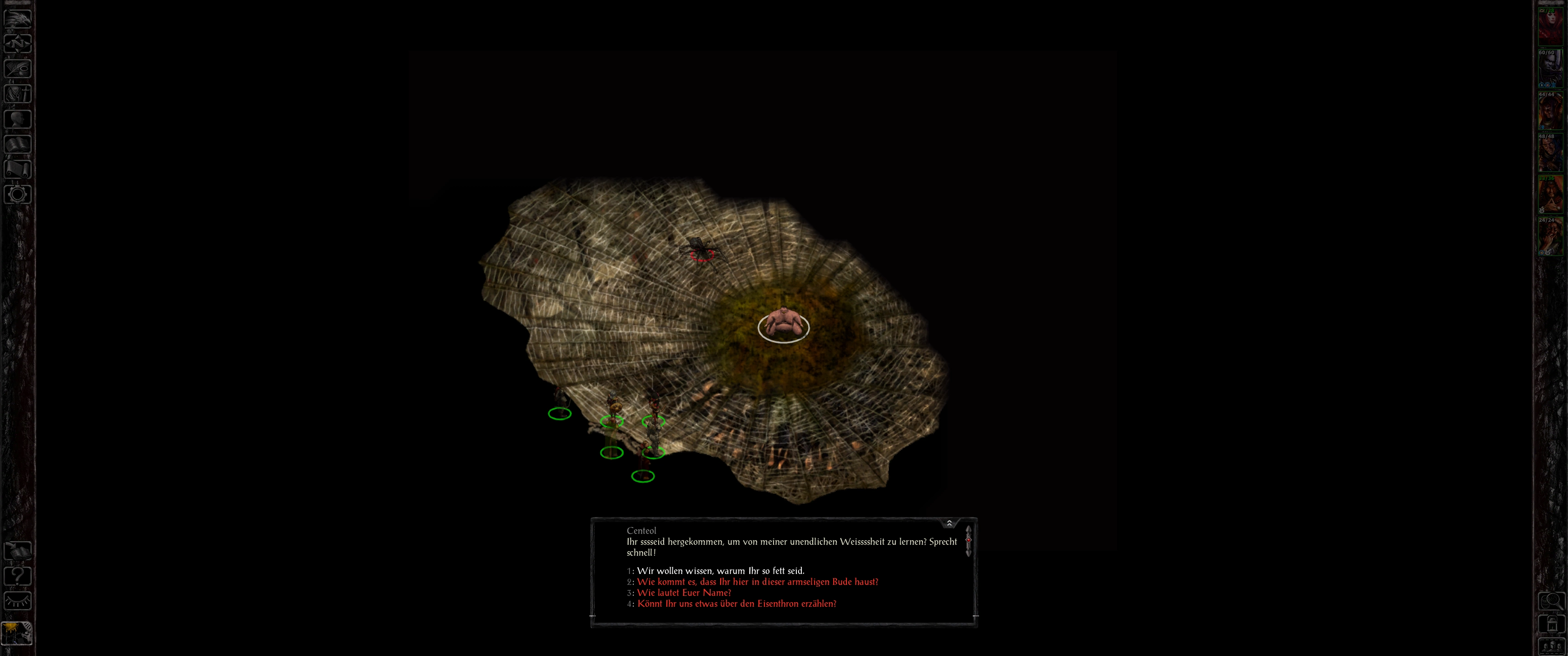Image resolution: width=1568 pixels, height=656 pixels.
Task: Expand the dialogue box with the double-arrow button
Action: pos(949,523)
